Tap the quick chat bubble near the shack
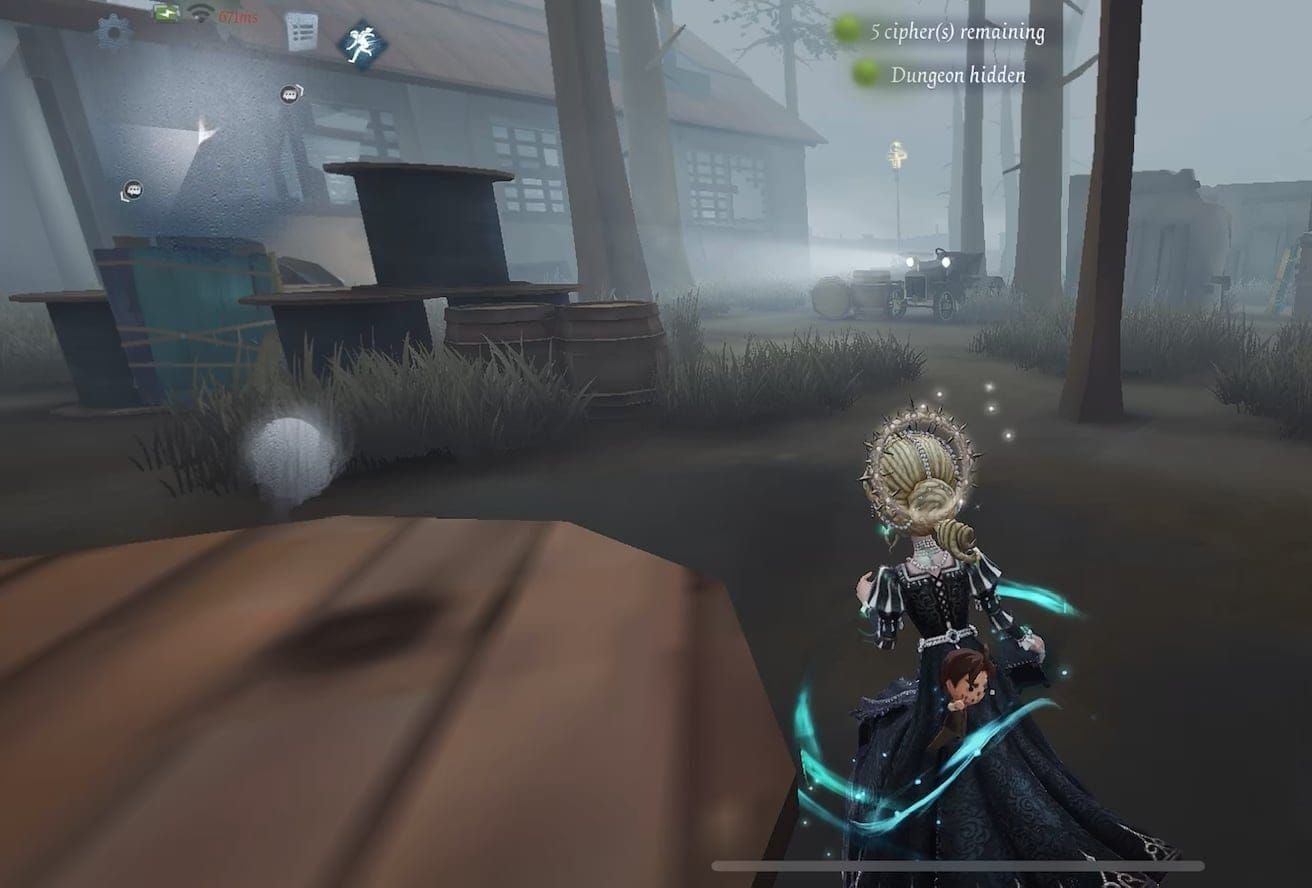Viewport: 1312px width, 888px height. pos(133,190)
